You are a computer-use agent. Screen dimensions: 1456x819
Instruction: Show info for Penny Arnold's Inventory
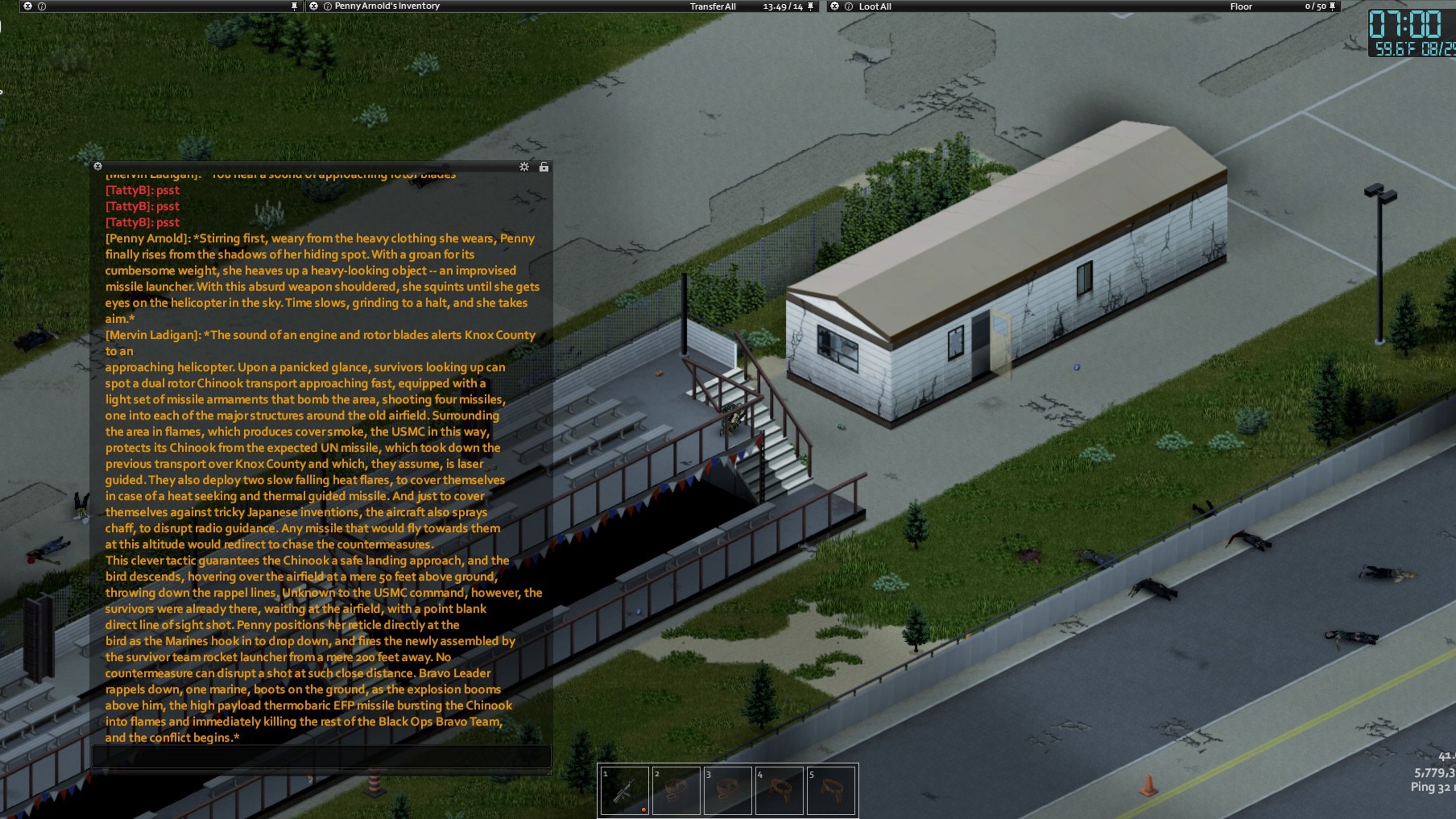coord(327,7)
